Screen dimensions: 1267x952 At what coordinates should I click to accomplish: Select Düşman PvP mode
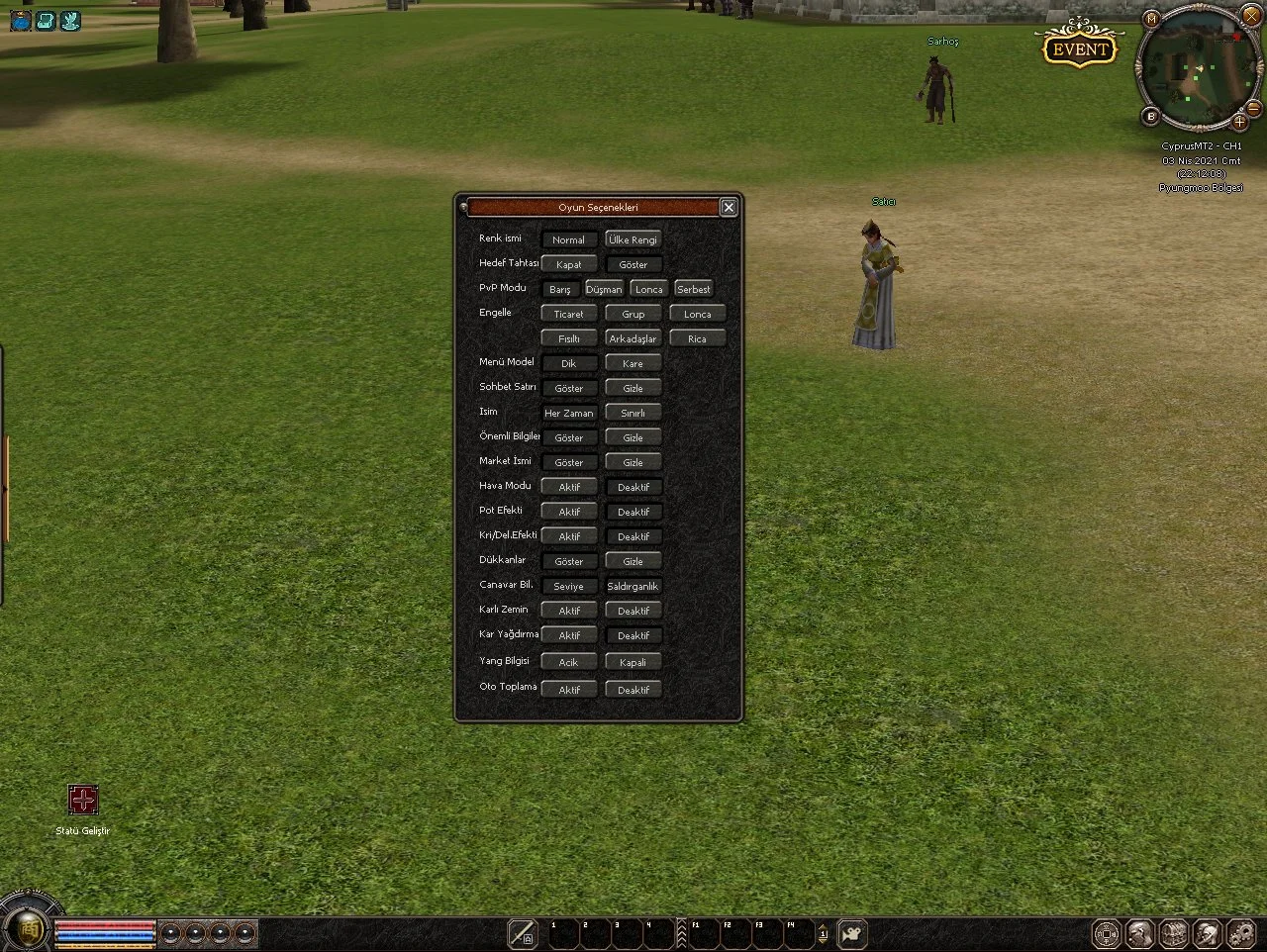coord(604,289)
